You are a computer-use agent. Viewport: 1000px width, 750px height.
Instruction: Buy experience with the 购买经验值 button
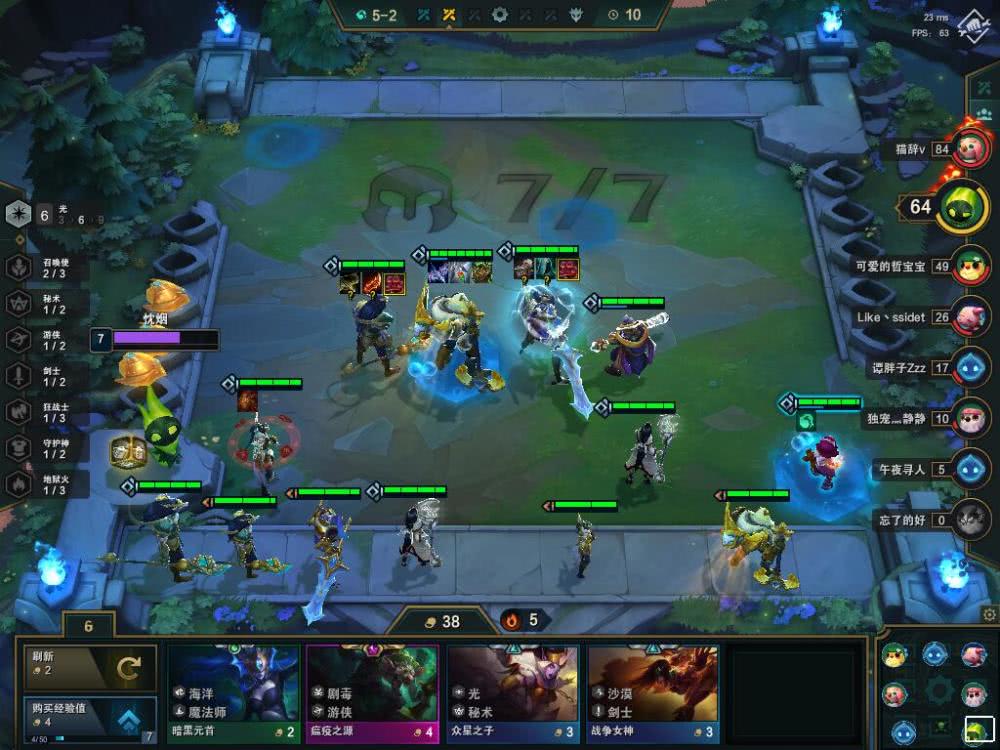pyautogui.click(x=90, y=719)
